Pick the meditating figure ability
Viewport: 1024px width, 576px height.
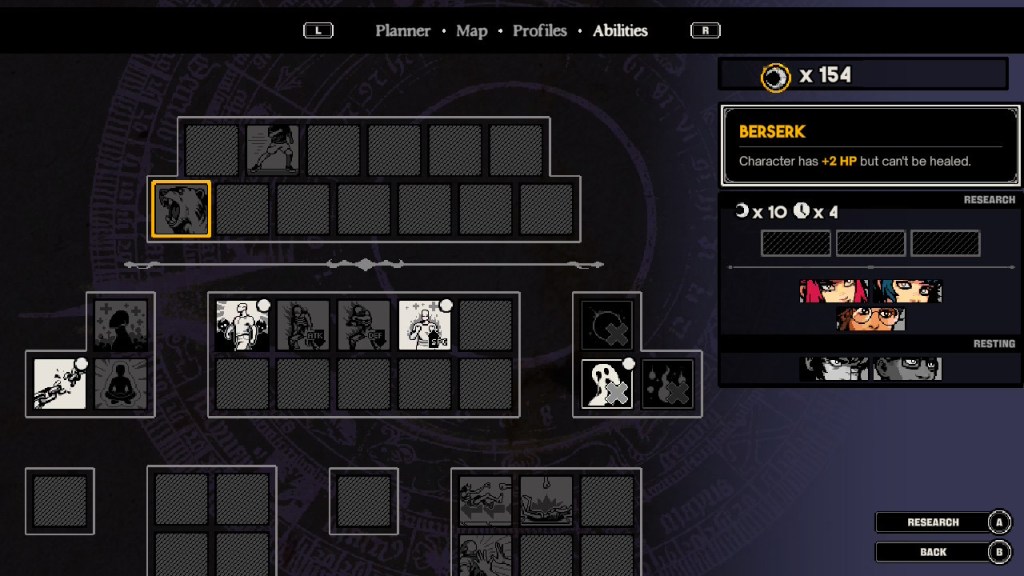click(x=121, y=384)
